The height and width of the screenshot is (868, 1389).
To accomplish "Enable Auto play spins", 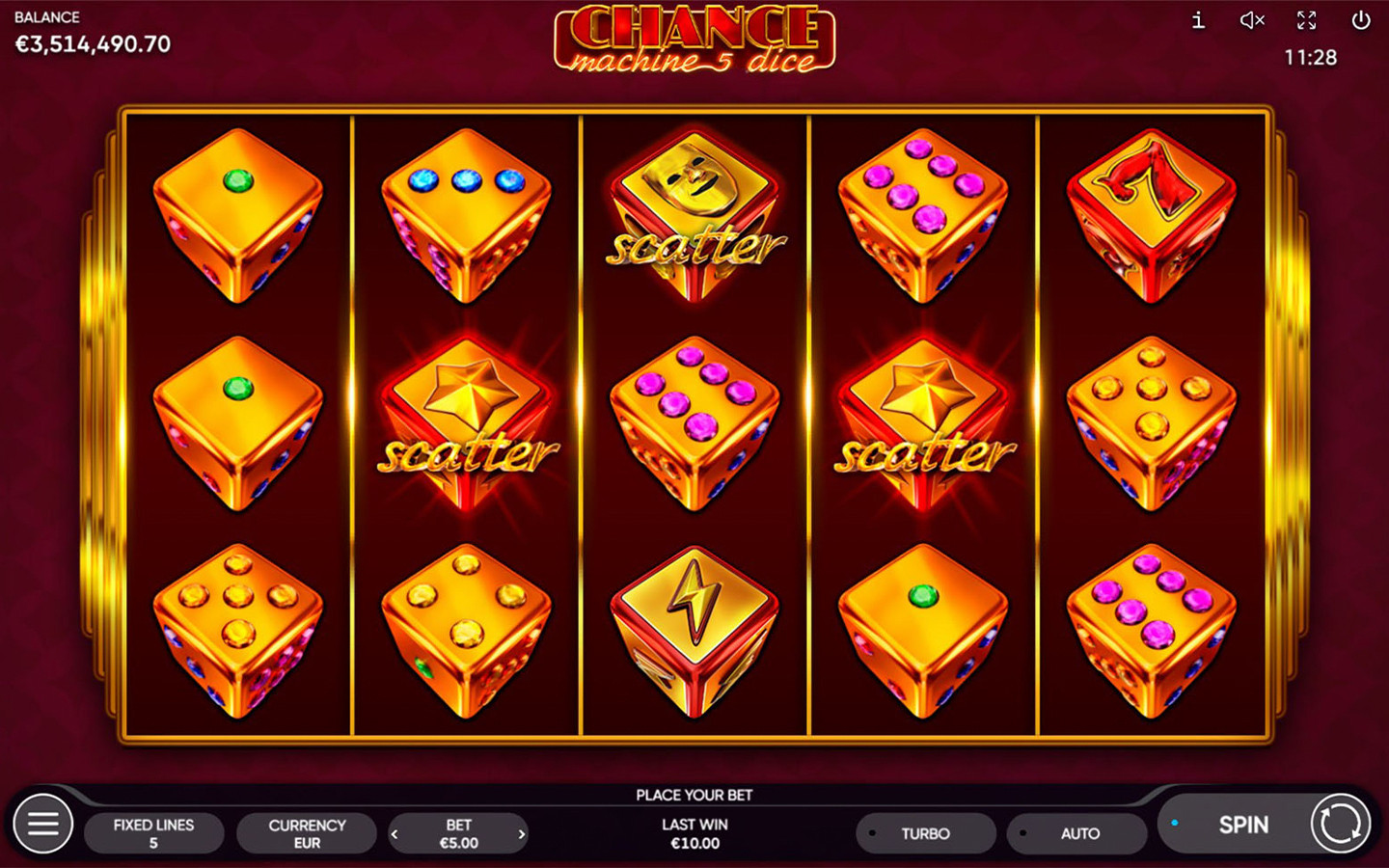I will tap(1077, 833).
